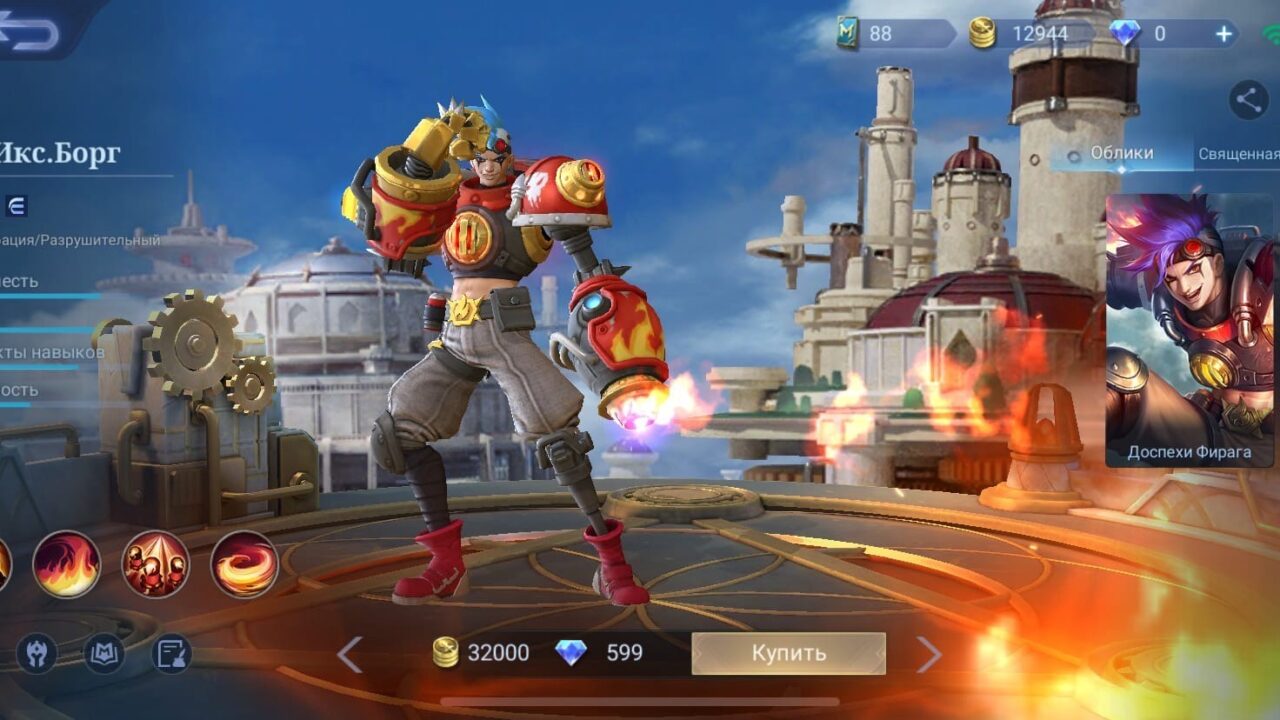The width and height of the screenshot is (1280, 720).
Task: Add diamonds with the plus button
Action: [1224, 34]
